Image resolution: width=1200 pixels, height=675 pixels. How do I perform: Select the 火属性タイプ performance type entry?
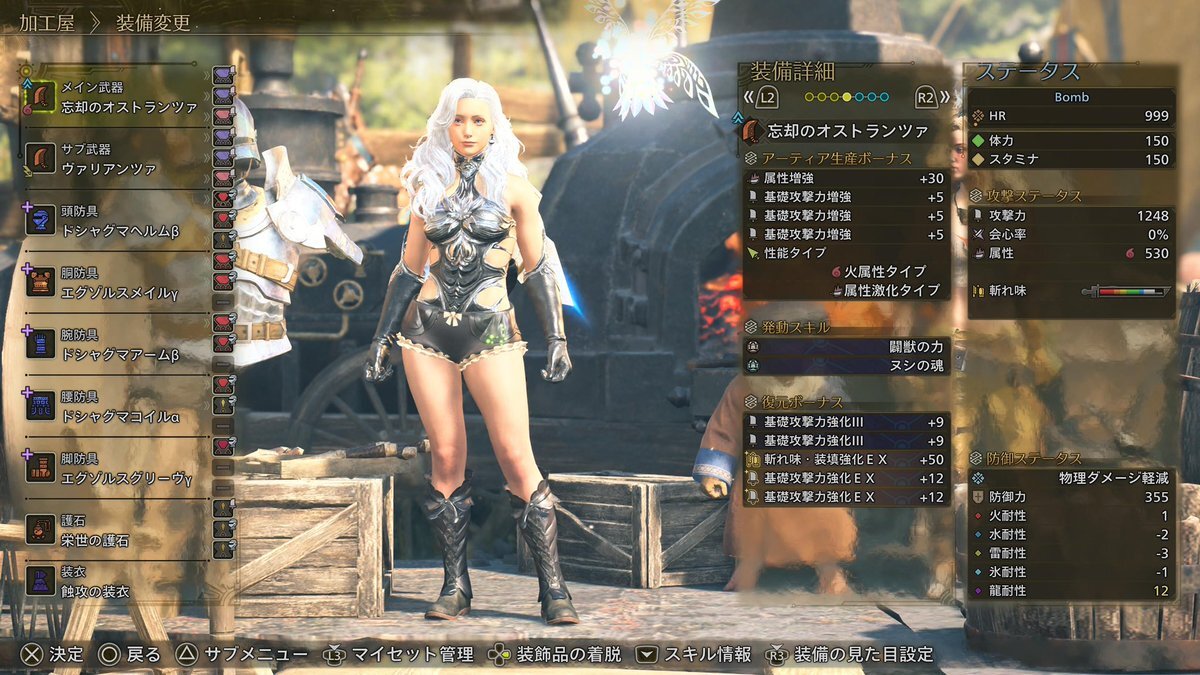[x=884, y=271]
